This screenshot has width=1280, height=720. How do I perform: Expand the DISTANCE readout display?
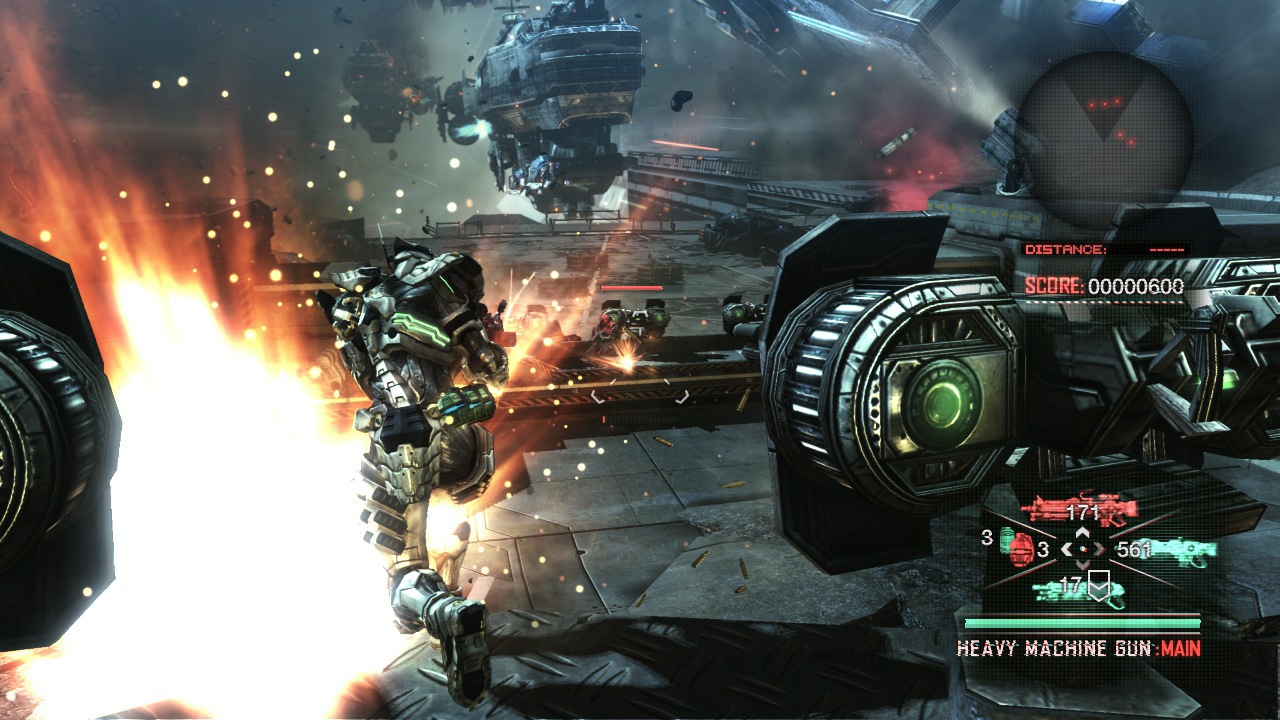1100,249
